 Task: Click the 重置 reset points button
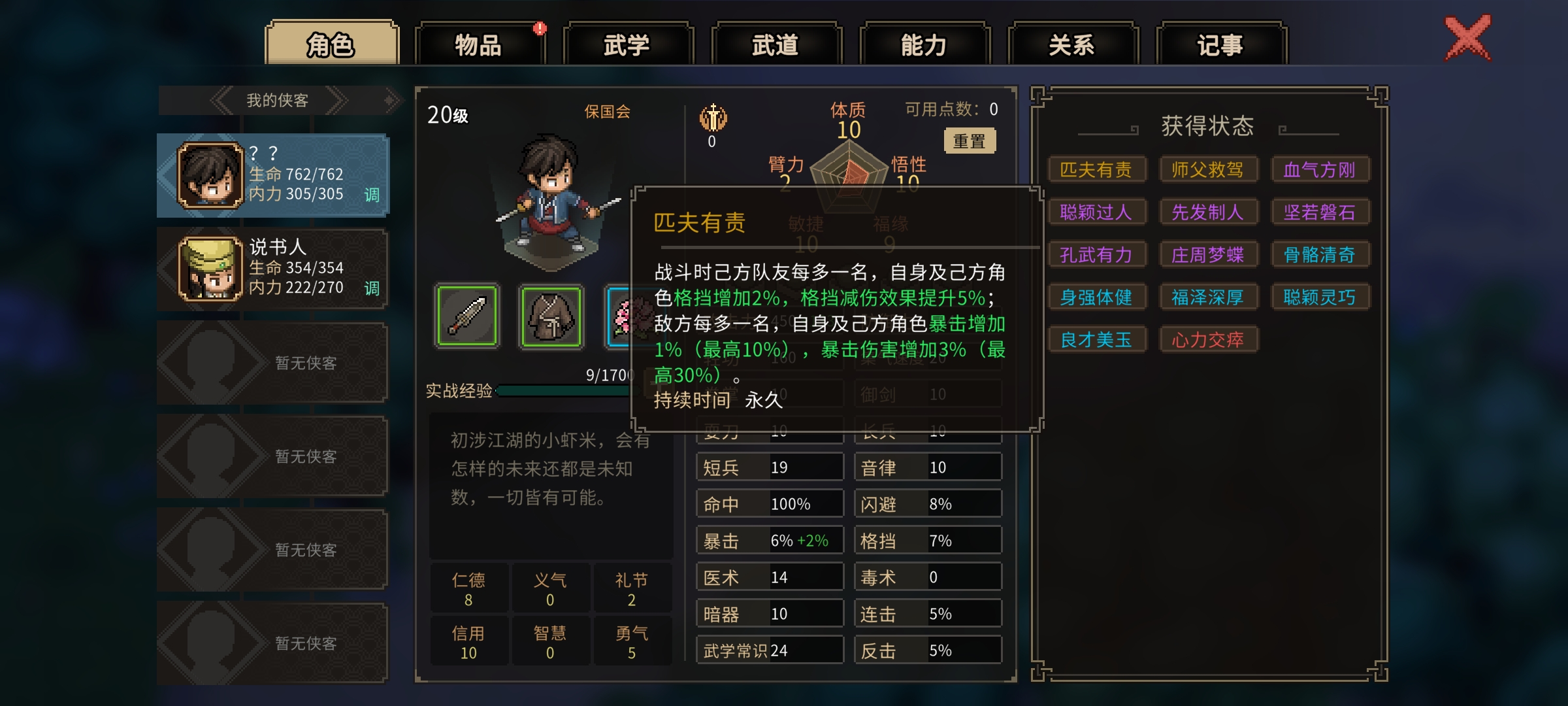(x=970, y=141)
